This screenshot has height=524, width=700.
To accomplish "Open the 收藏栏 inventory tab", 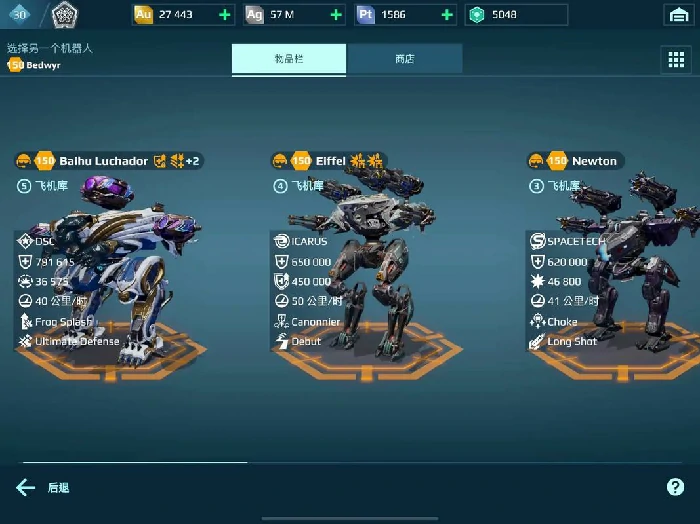I will [289, 59].
